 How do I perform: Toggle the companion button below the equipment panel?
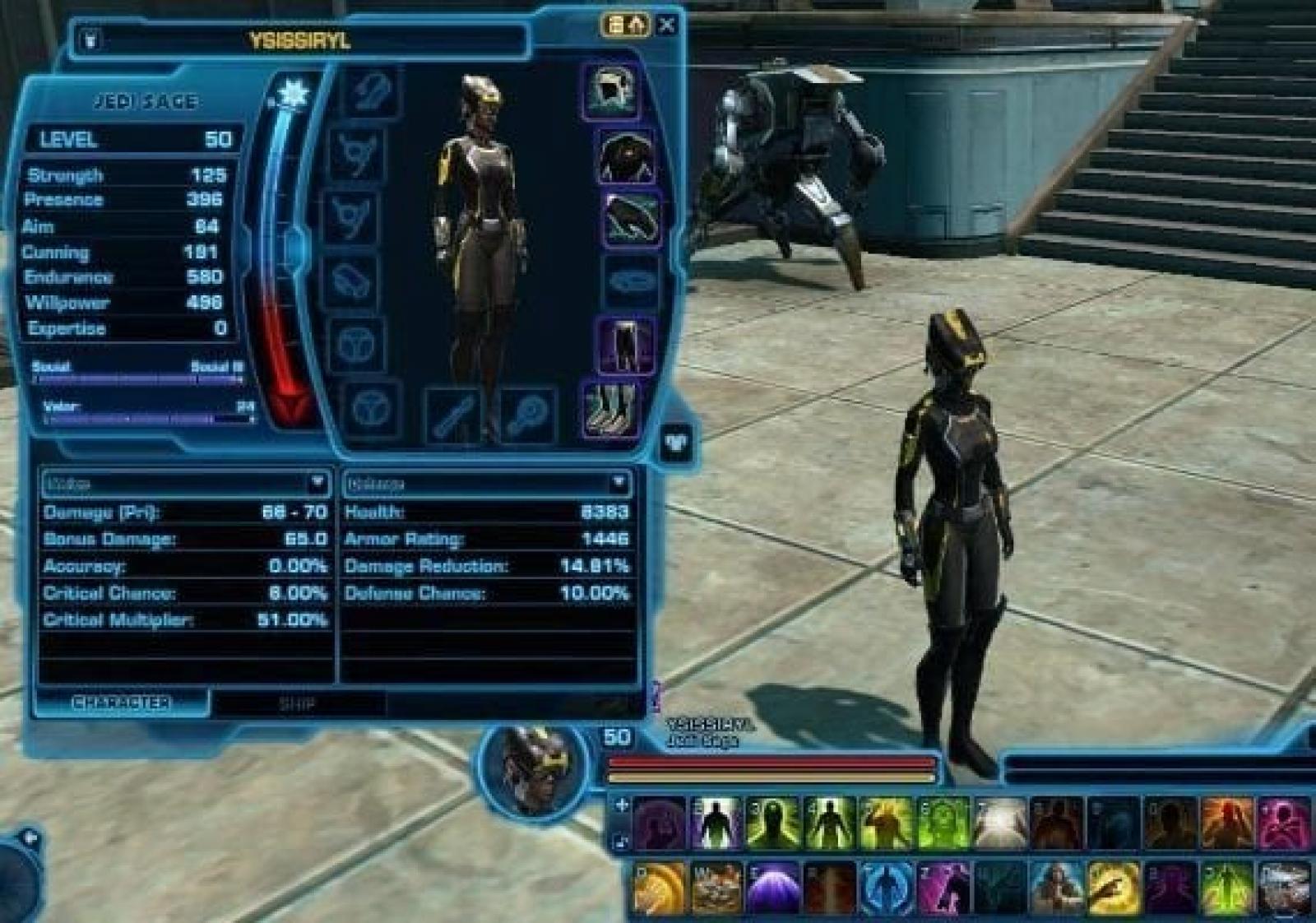click(676, 443)
